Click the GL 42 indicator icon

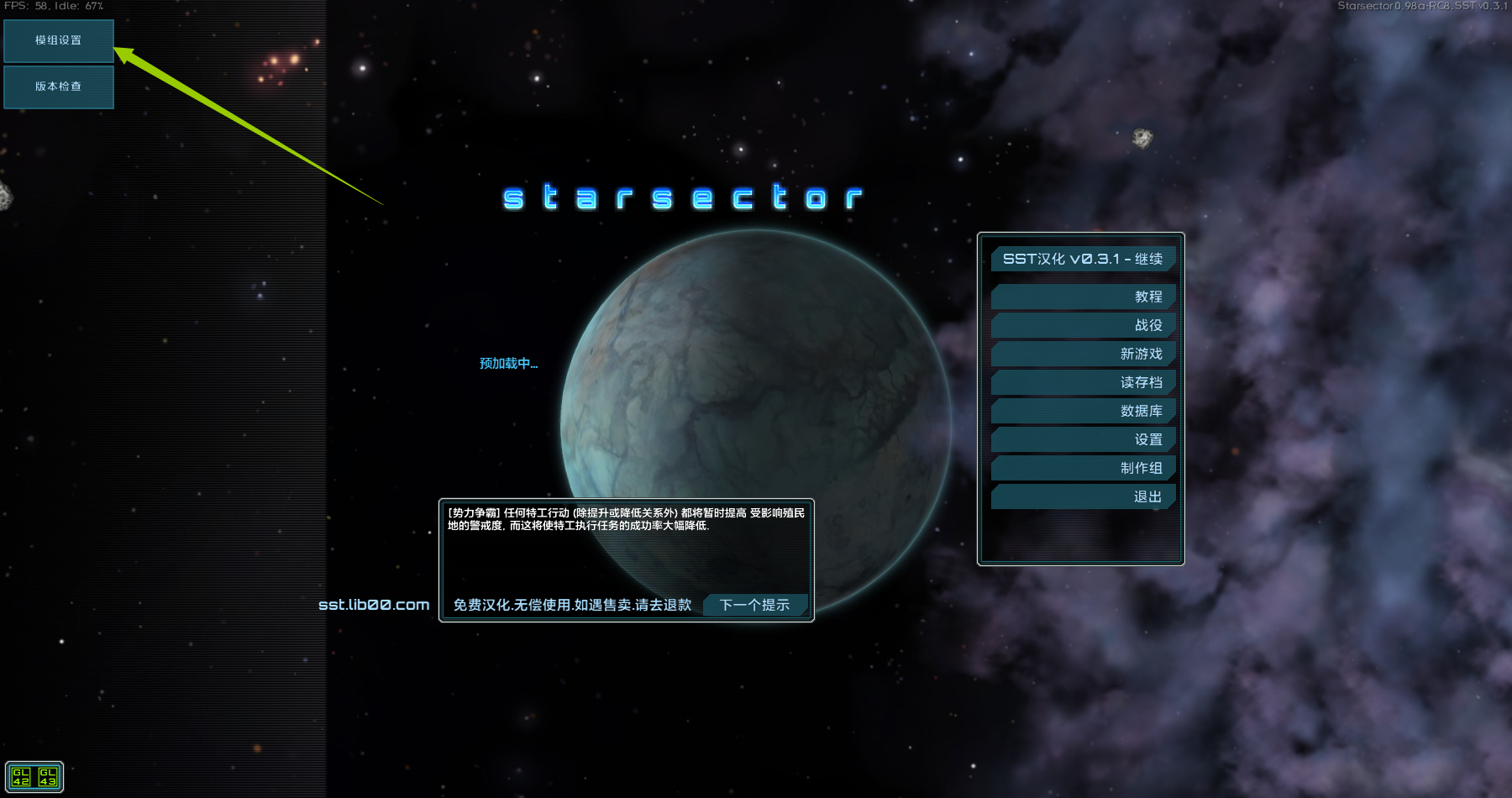21,777
